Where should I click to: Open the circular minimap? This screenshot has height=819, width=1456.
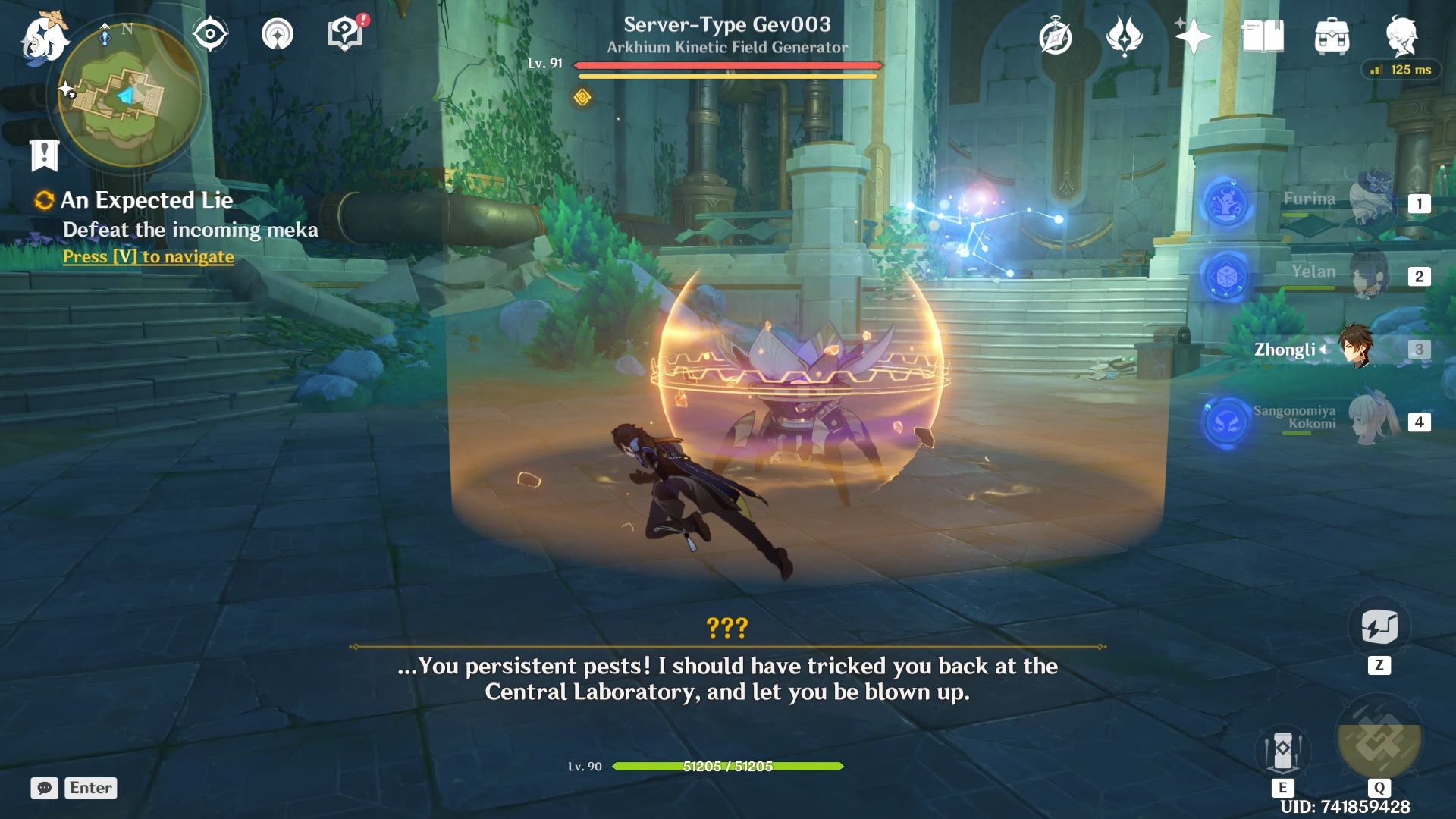pyautogui.click(x=129, y=96)
